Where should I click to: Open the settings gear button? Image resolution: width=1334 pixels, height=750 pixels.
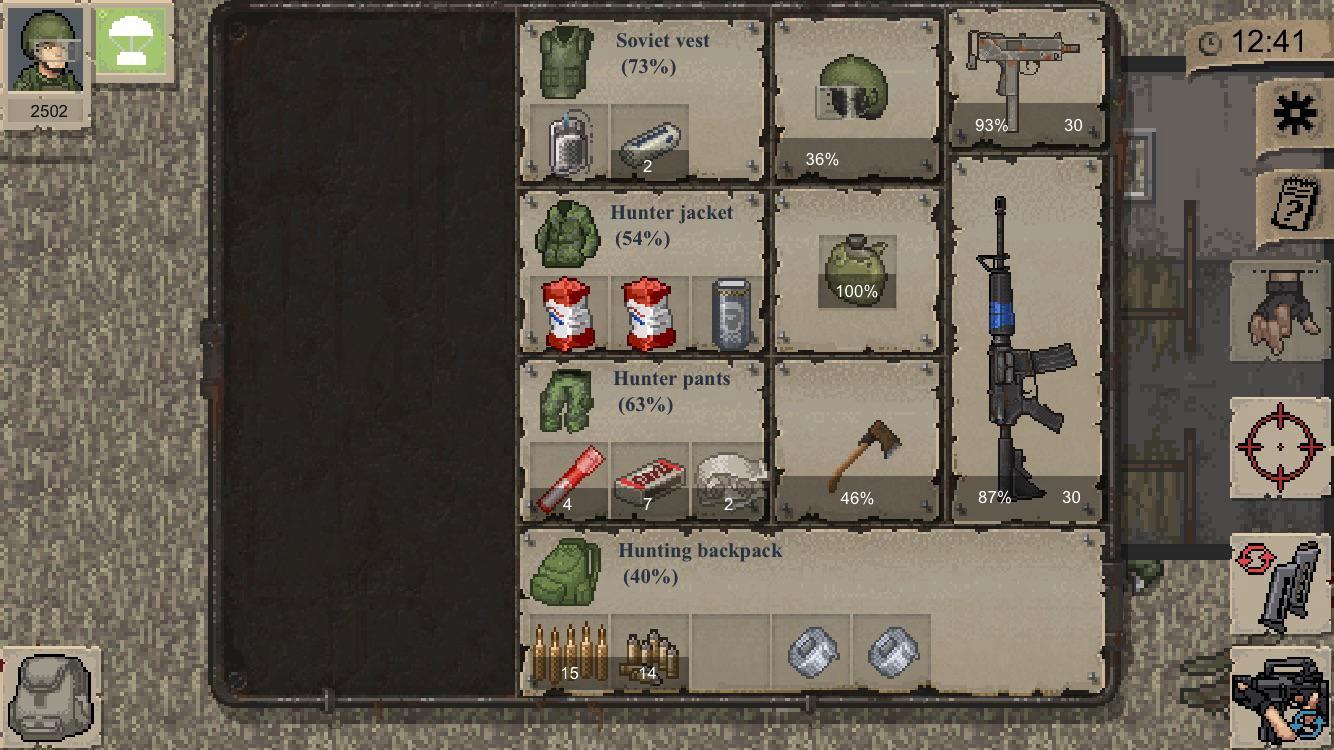pos(1295,114)
